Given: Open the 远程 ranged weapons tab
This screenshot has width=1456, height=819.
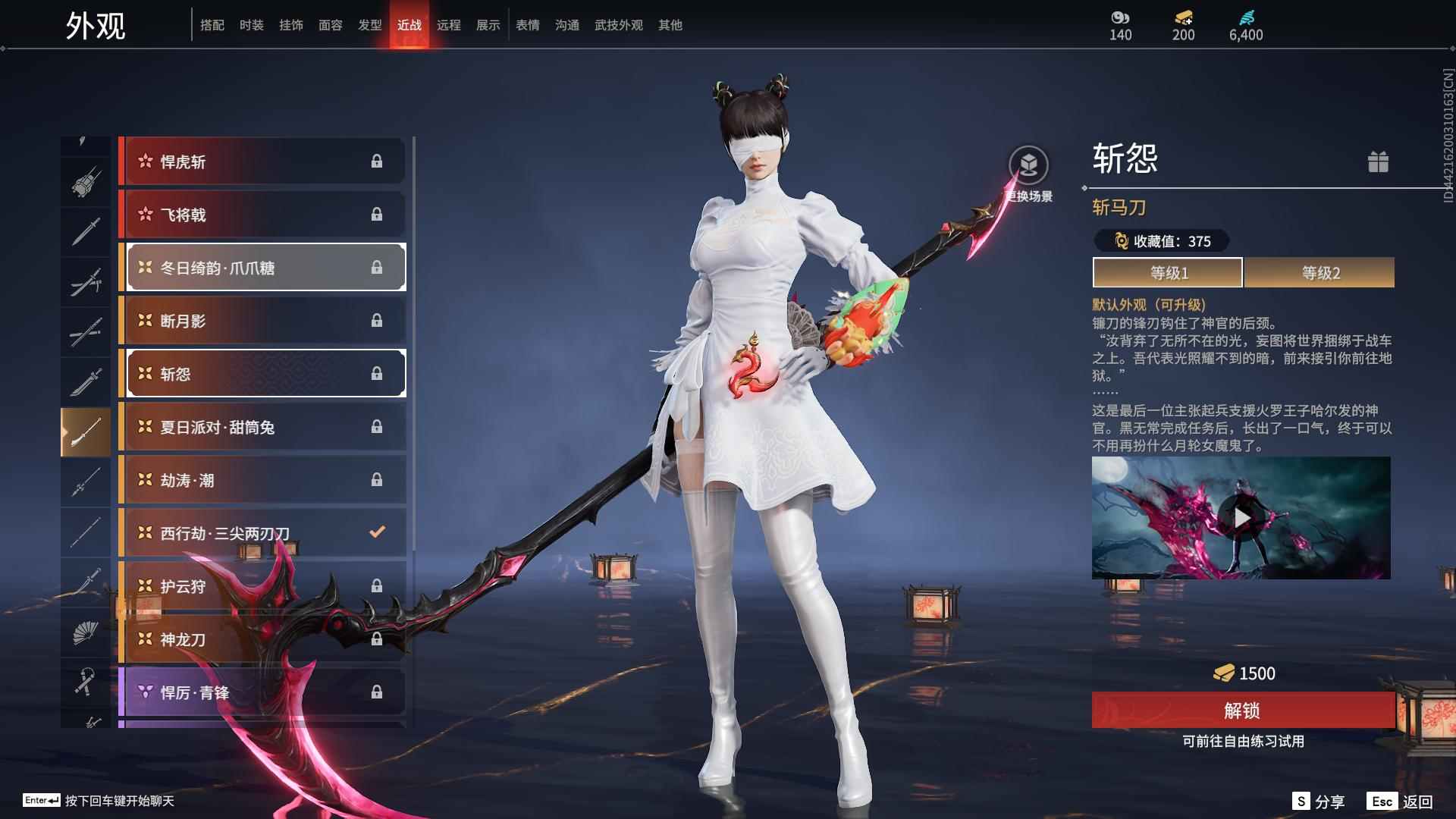Looking at the screenshot, I should pyautogui.click(x=450, y=24).
